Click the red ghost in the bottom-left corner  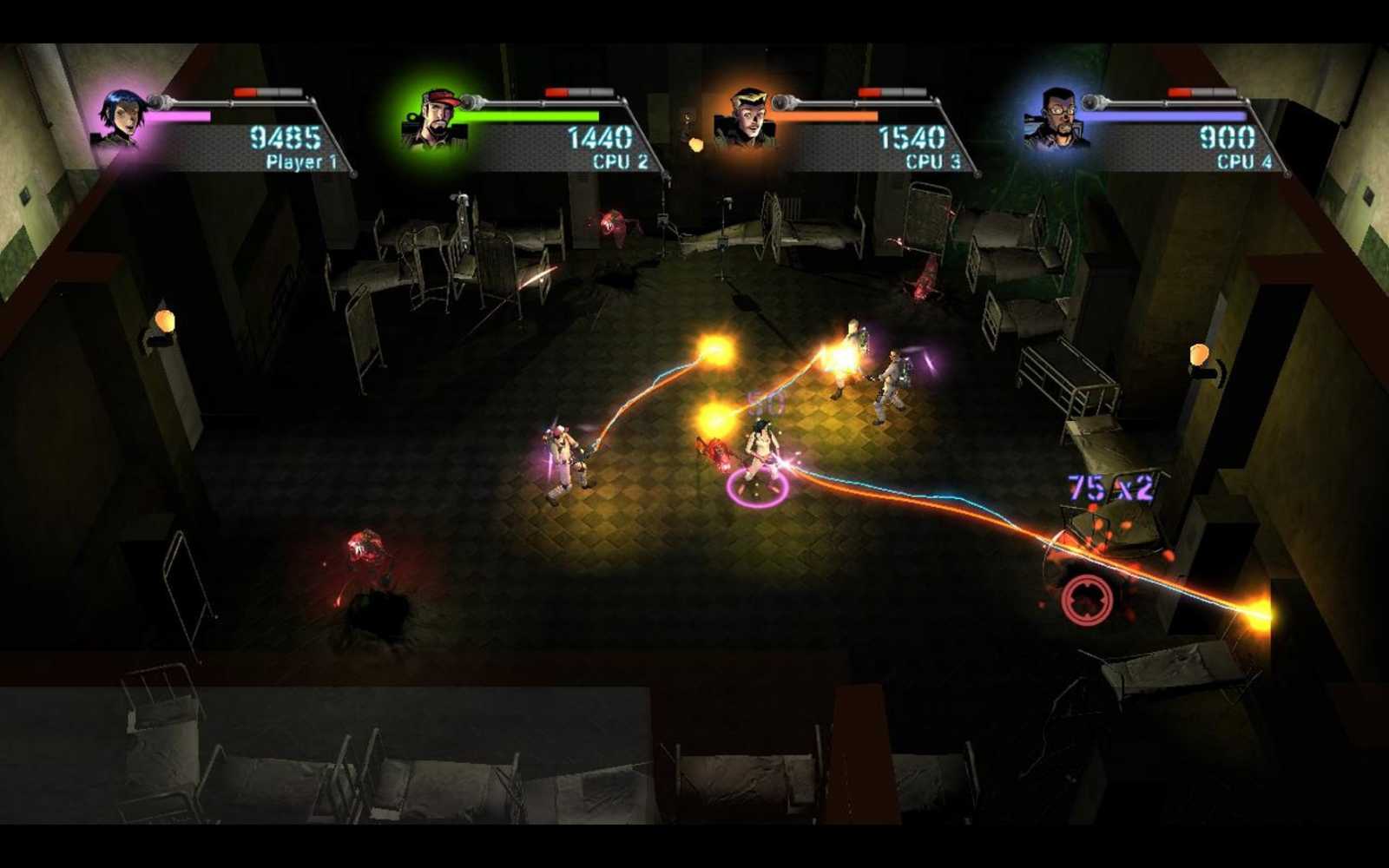pyautogui.click(x=365, y=547)
